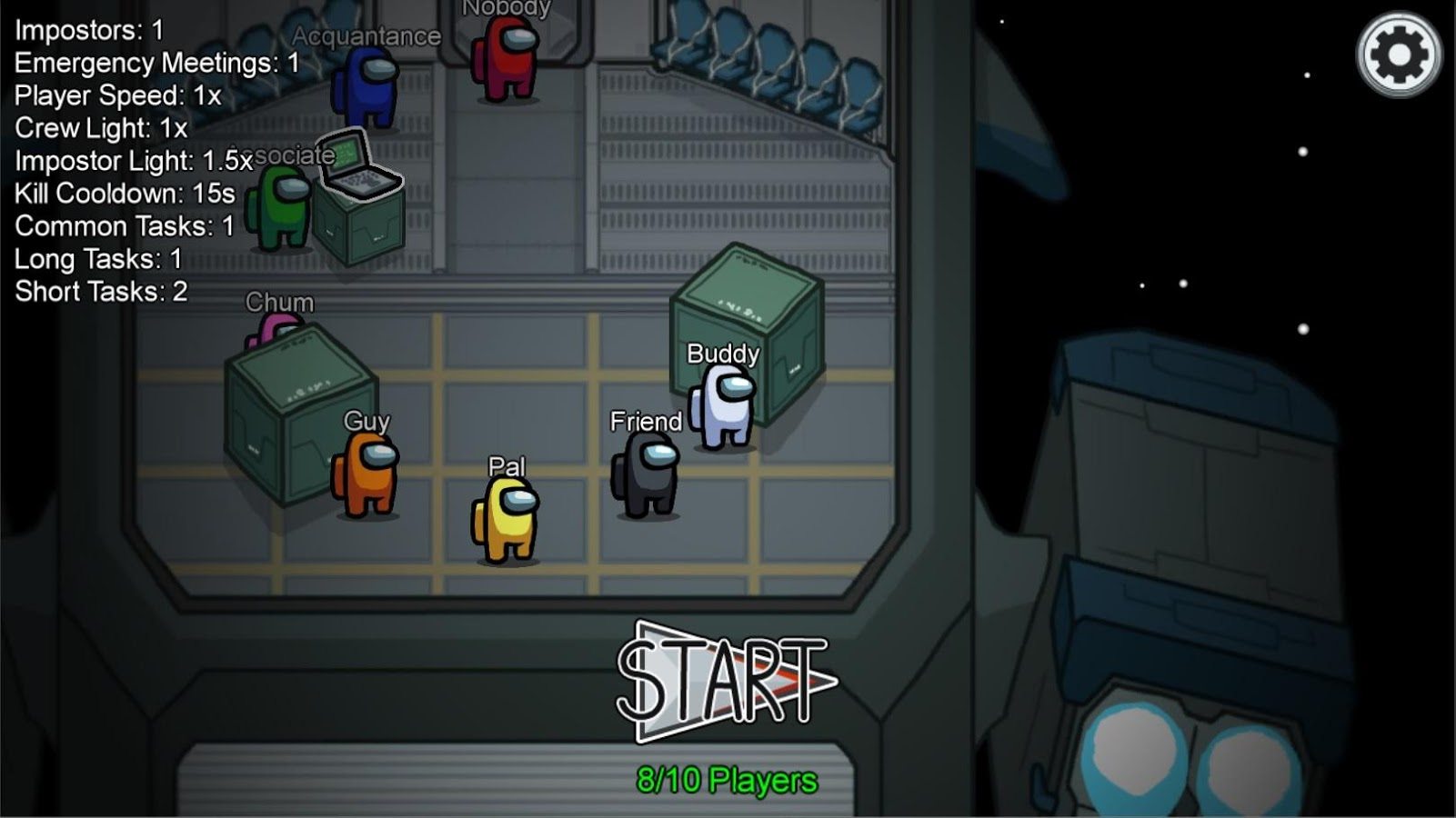The width and height of the screenshot is (1456, 818).
Task: Click the white crewmate named Buddy
Action: click(x=721, y=404)
